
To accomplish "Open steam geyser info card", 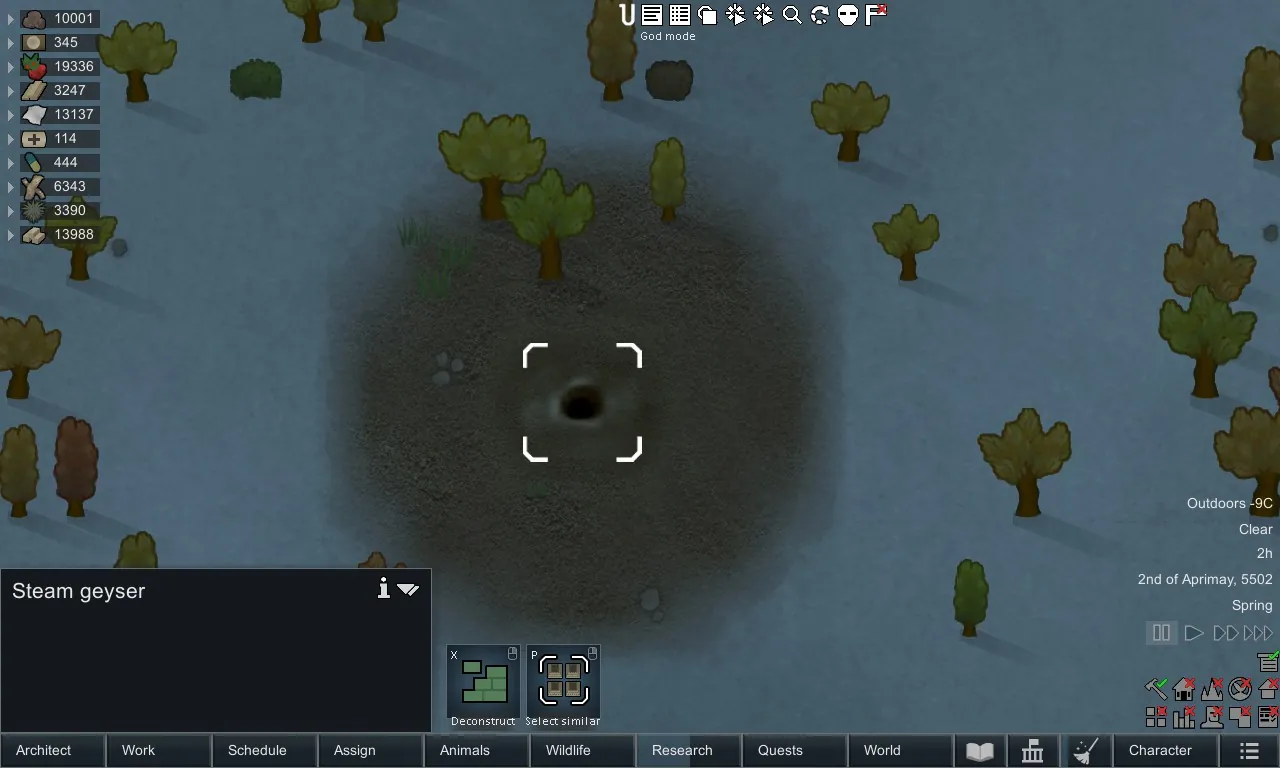I will click(383, 589).
